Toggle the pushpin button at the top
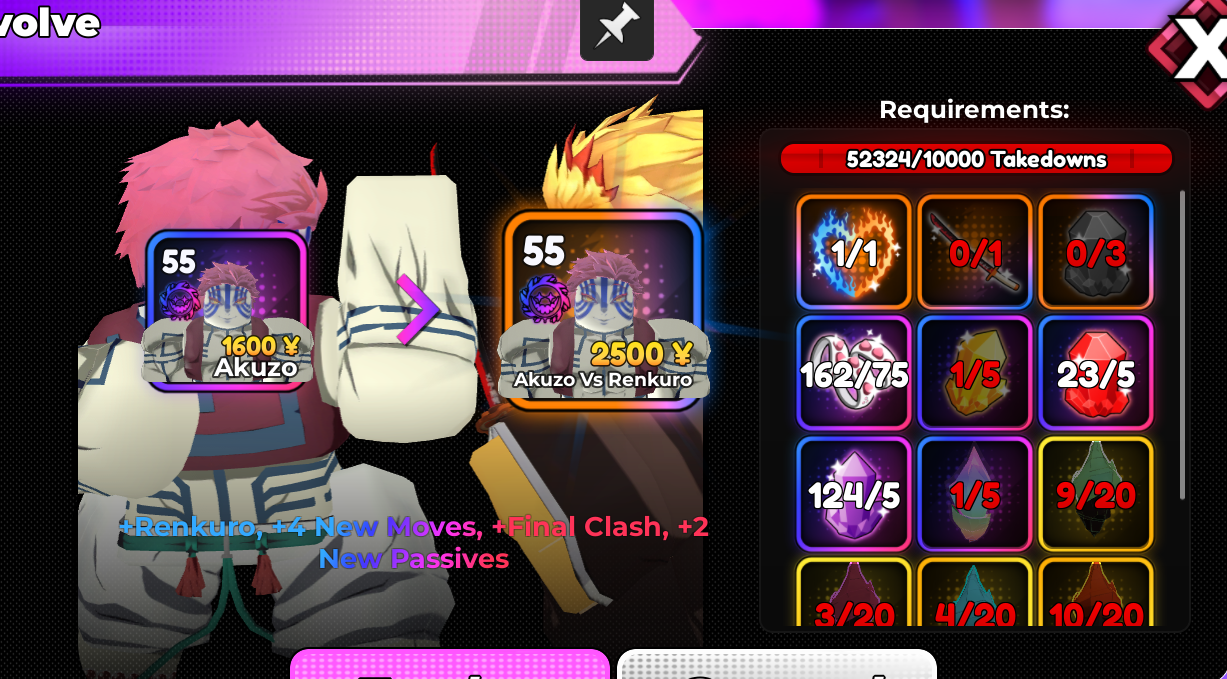 click(617, 28)
